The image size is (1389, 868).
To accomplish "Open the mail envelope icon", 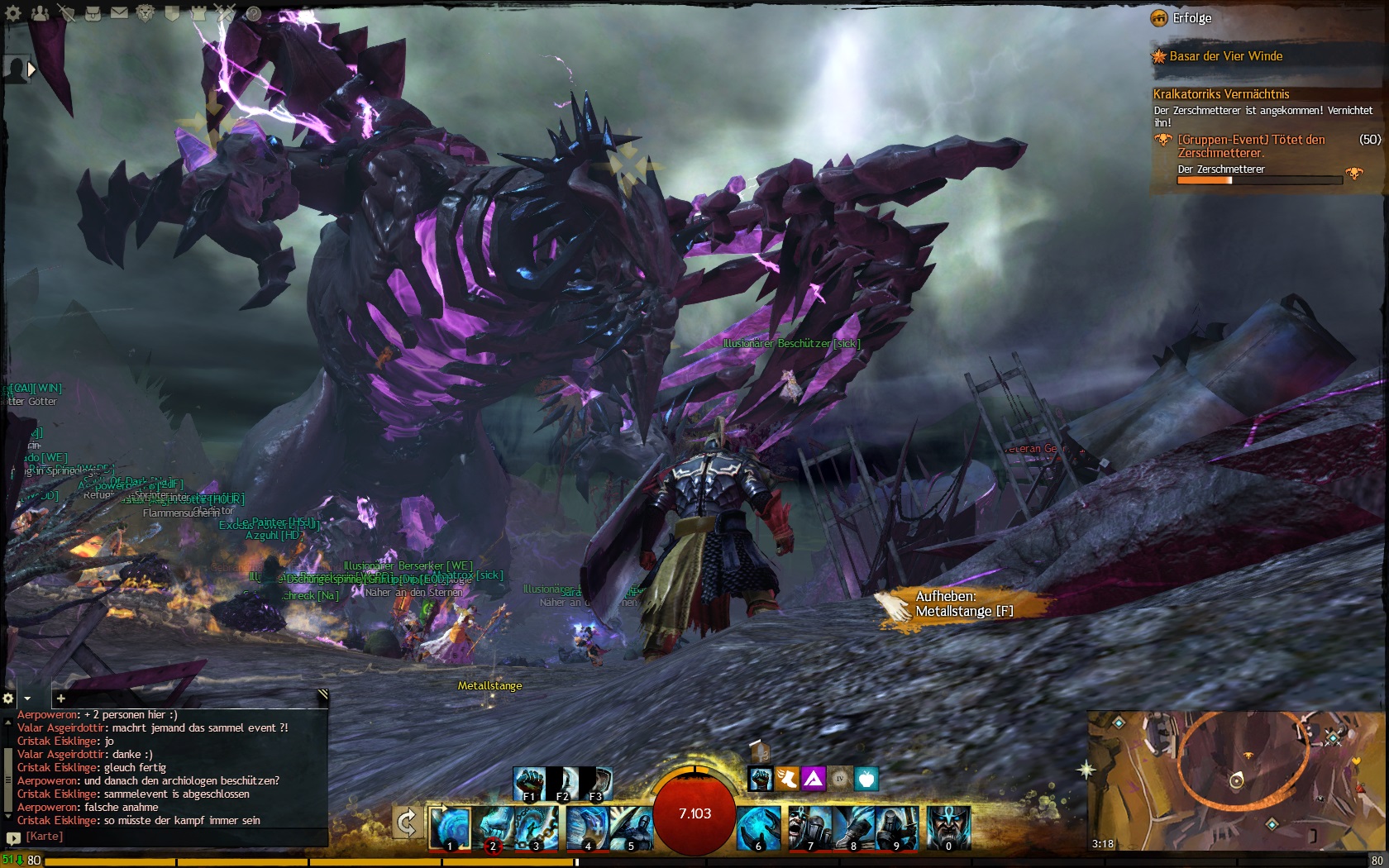I will [119, 12].
